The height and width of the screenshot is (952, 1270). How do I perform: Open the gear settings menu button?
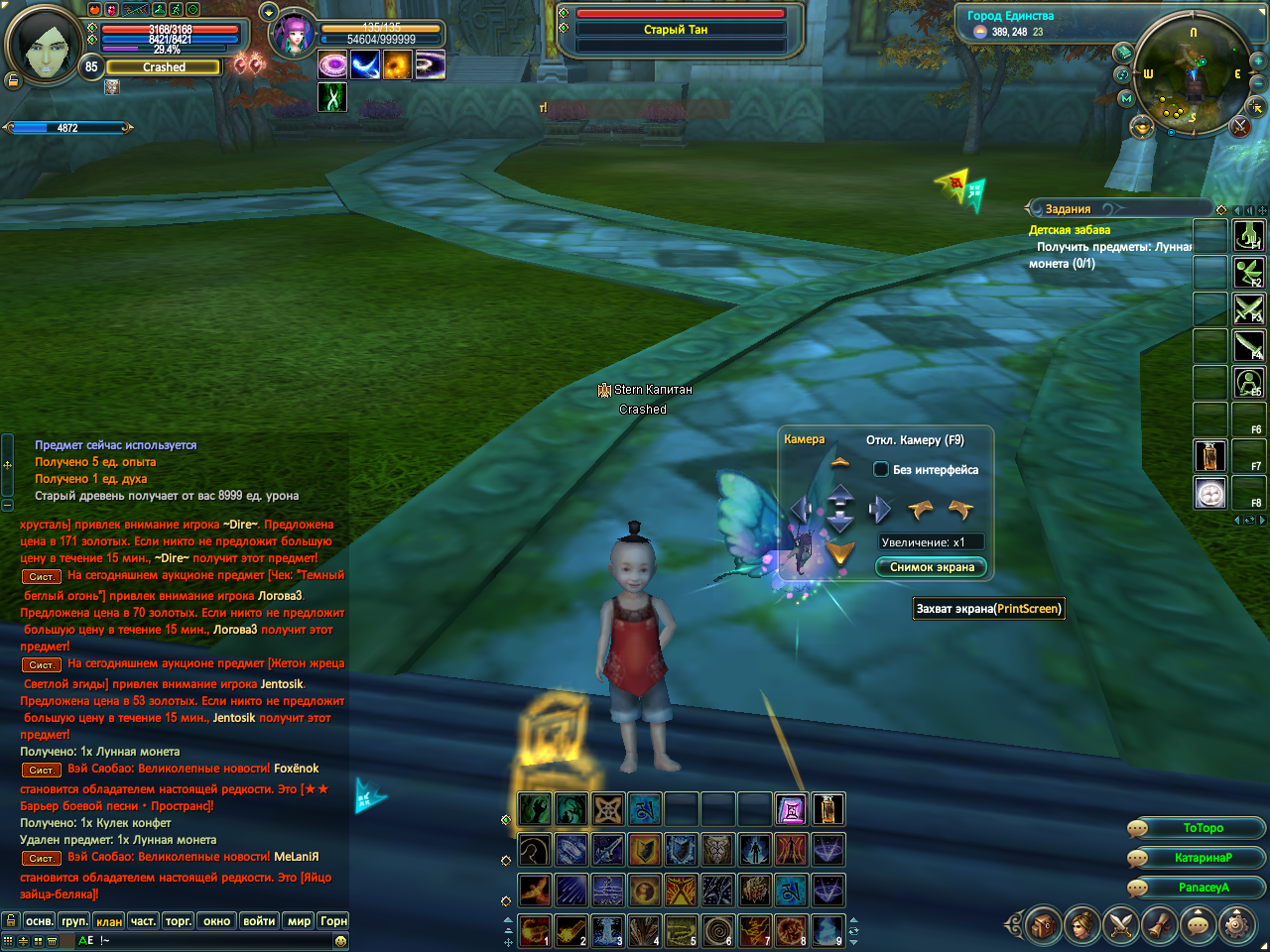[1236, 926]
